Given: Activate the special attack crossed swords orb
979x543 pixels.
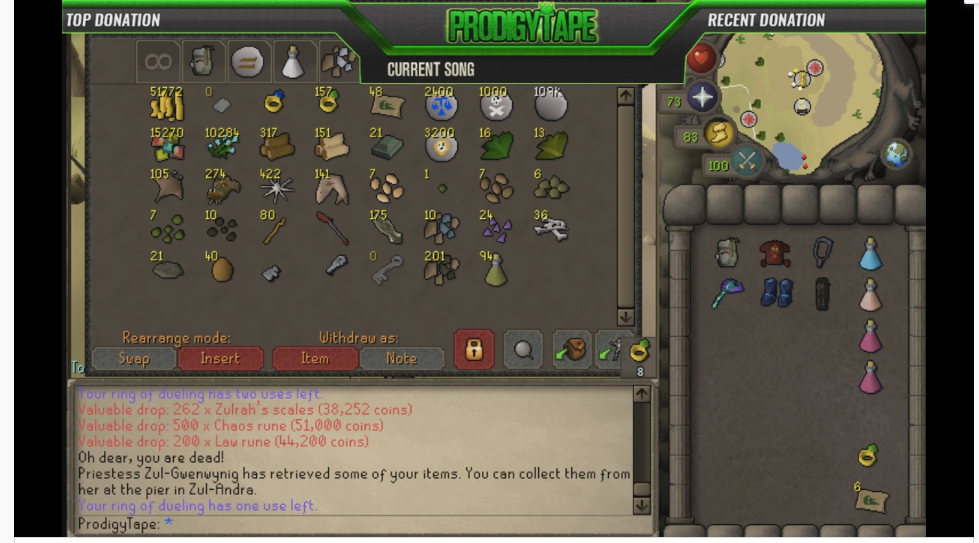Looking at the screenshot, I should pos(745,160).
